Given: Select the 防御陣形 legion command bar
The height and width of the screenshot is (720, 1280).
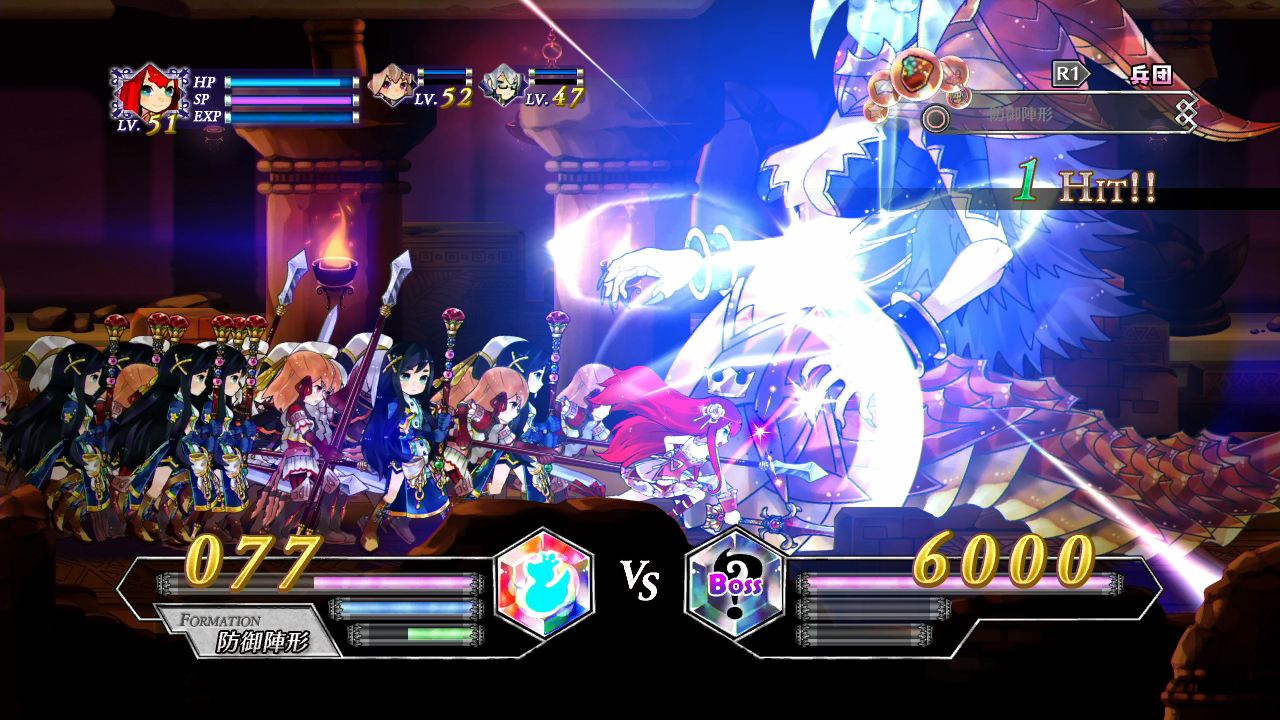Looking at the screenshot, I should 1060,116.
